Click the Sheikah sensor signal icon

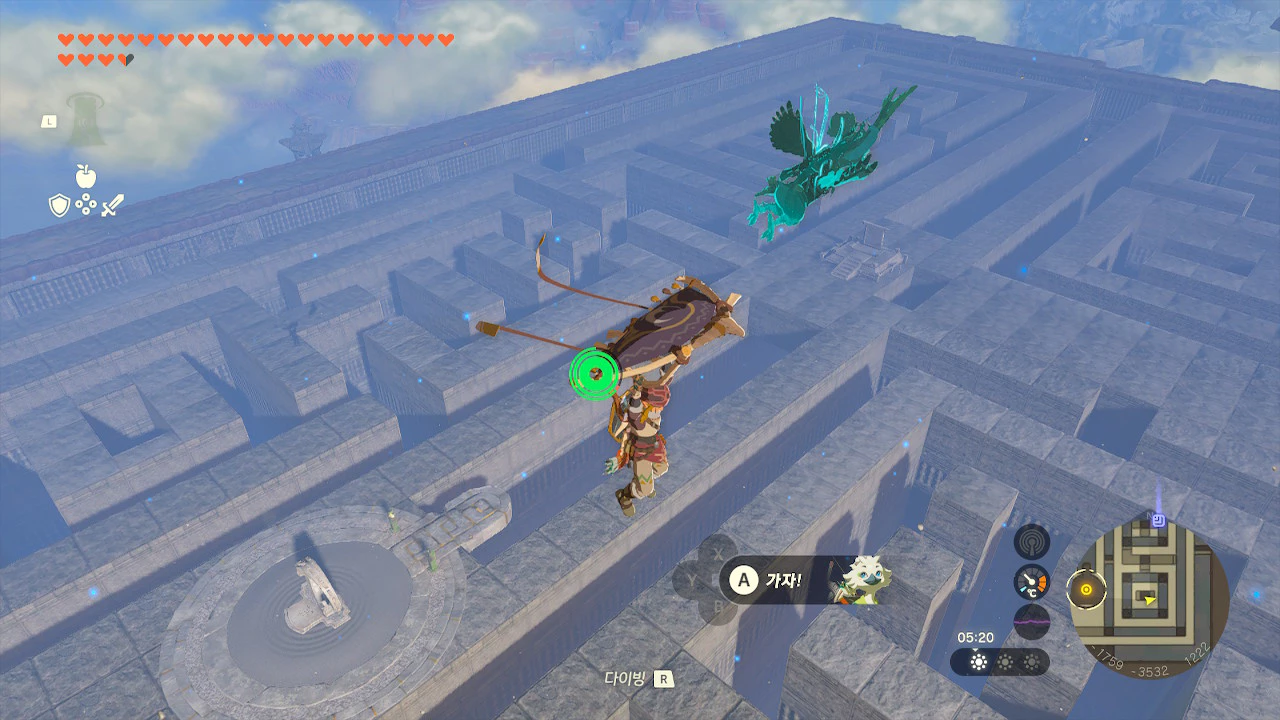[1031, 542]
